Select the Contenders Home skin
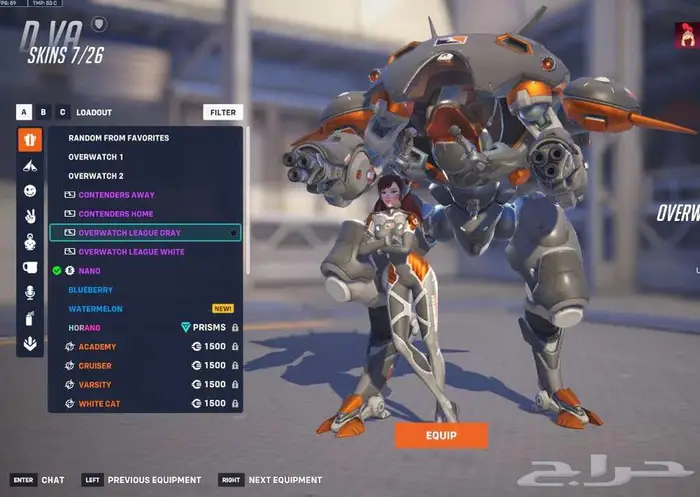 click(116, 214)
